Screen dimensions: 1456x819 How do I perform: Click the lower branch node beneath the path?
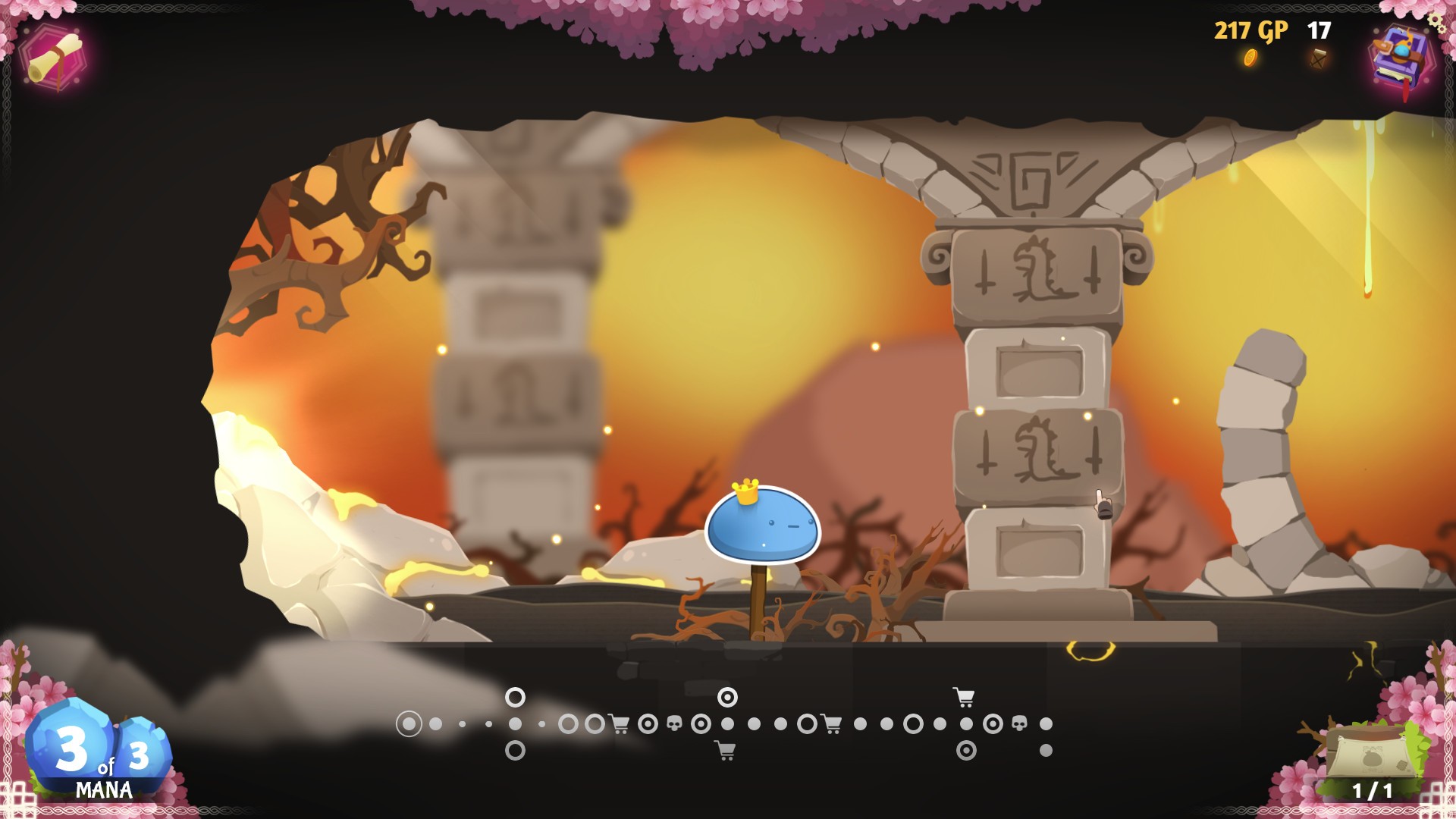514,751
